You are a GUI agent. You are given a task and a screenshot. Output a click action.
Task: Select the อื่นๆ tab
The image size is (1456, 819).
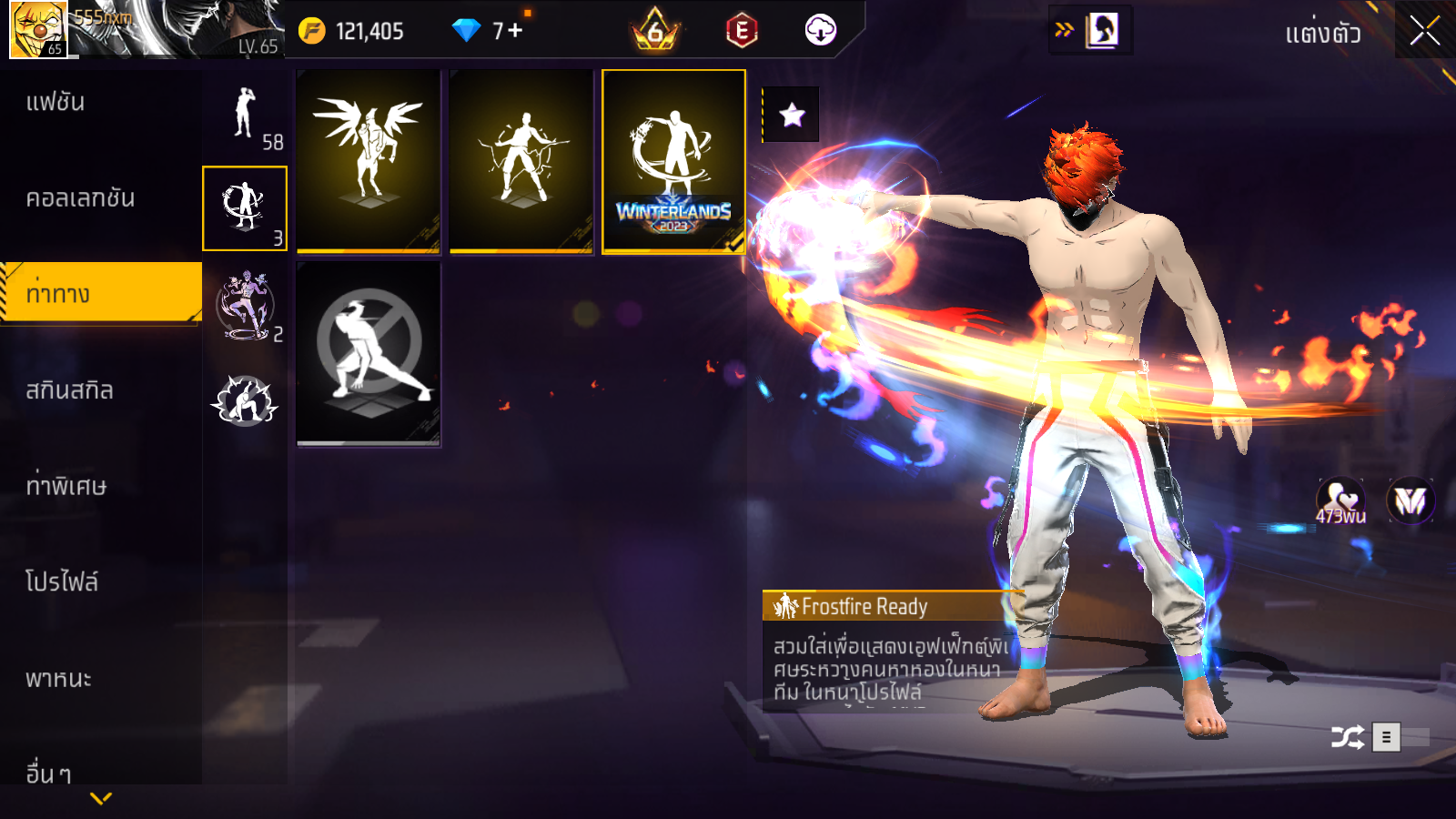pyautogui.click(x=49, y=773)
